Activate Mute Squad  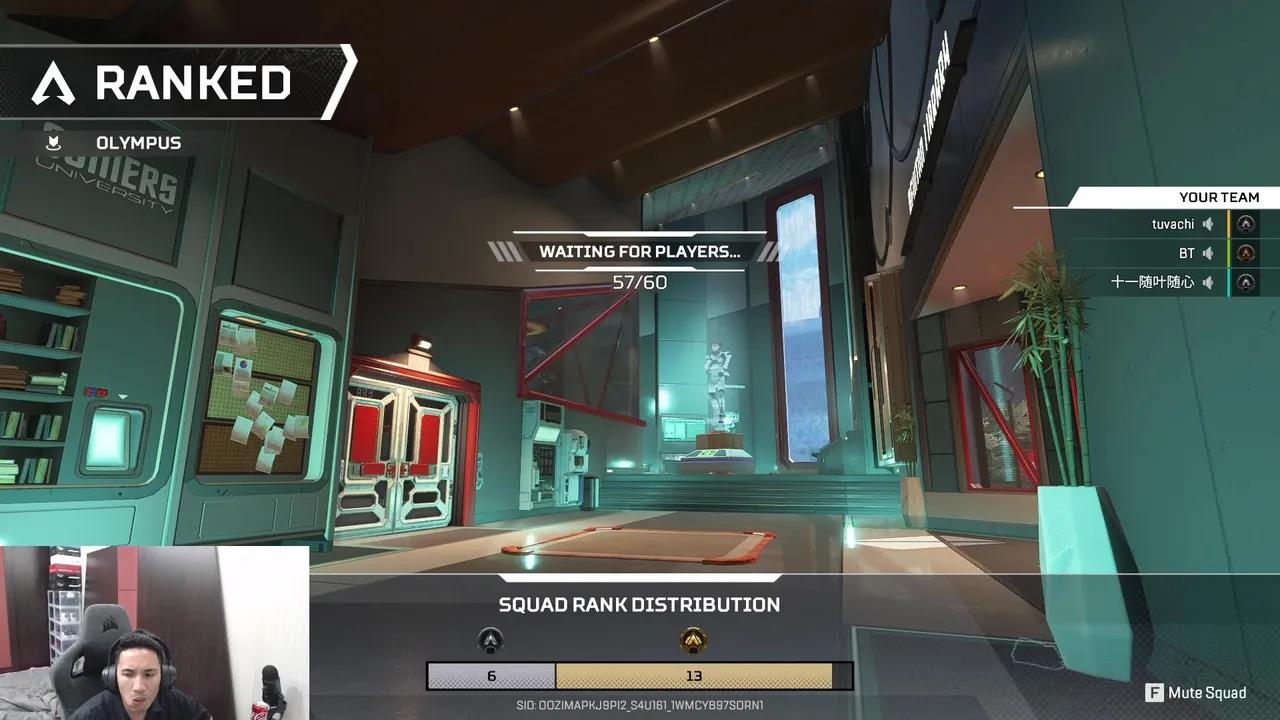pos(1208,692)
